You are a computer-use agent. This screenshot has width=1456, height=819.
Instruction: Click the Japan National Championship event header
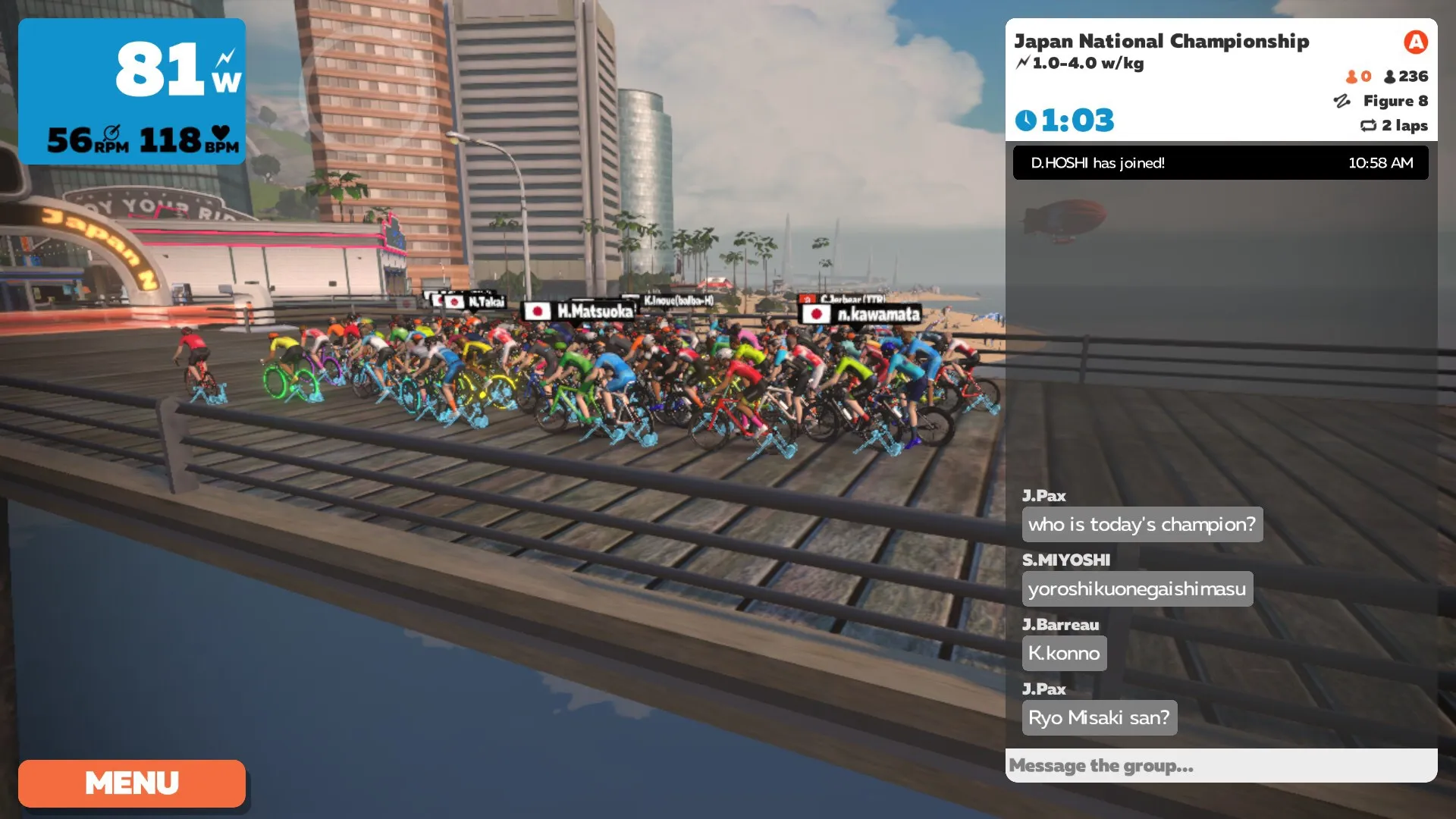(1161, 42)
